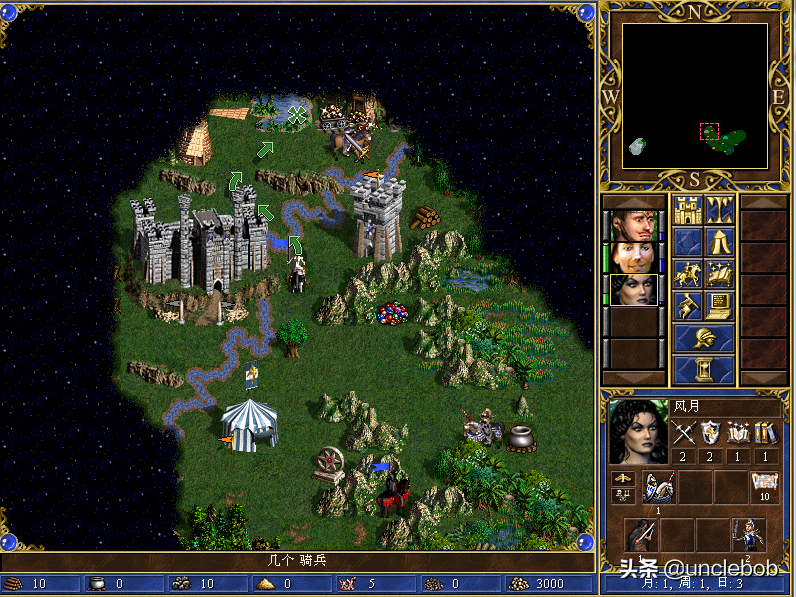This screenshot has width=796, height=597.
Task: Open the kingdom overview castle button
Action: [687, 209]
